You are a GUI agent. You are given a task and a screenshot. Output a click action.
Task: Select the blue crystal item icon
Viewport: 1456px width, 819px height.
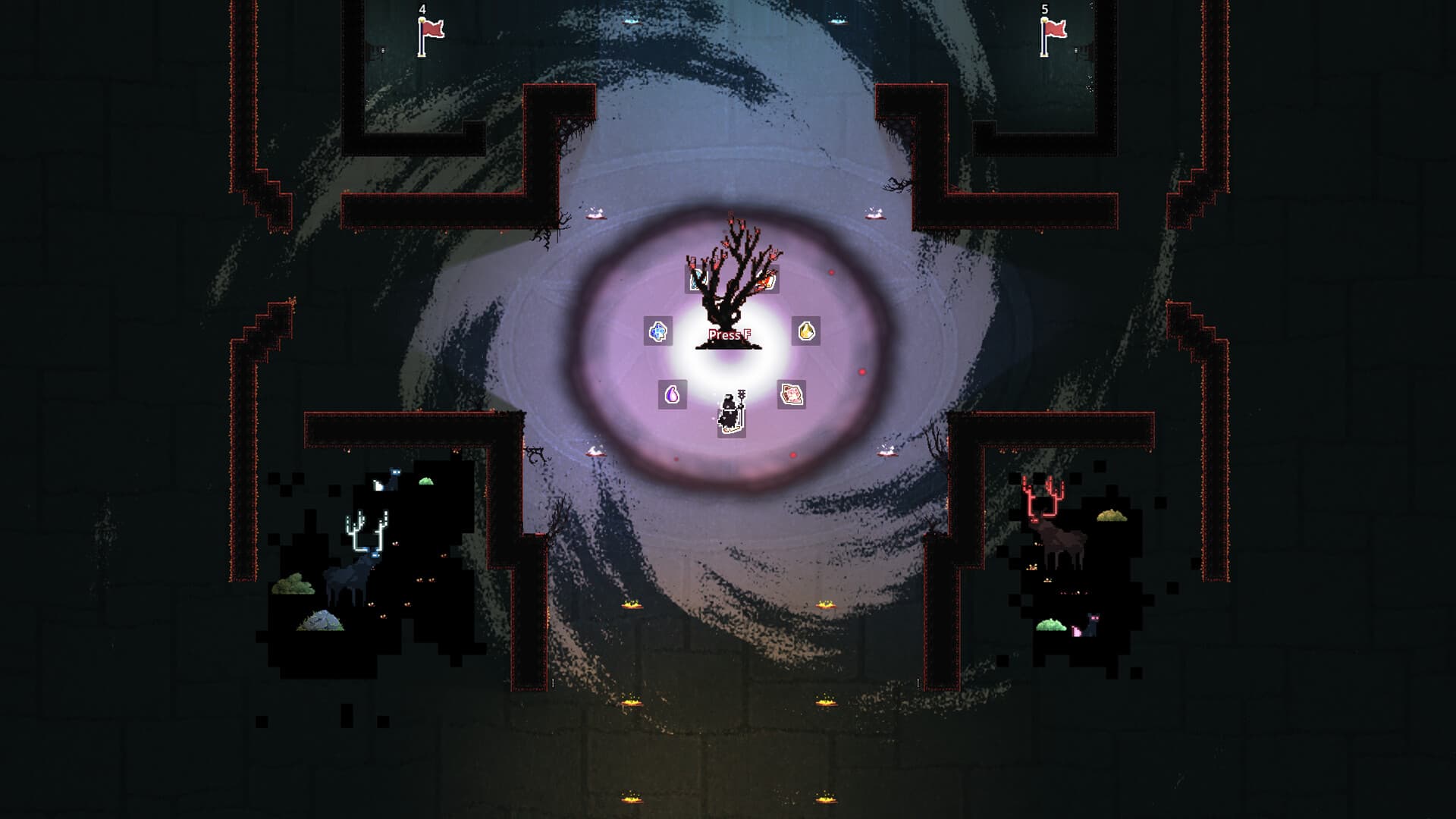pyautogui.click(x=657, y=333)
